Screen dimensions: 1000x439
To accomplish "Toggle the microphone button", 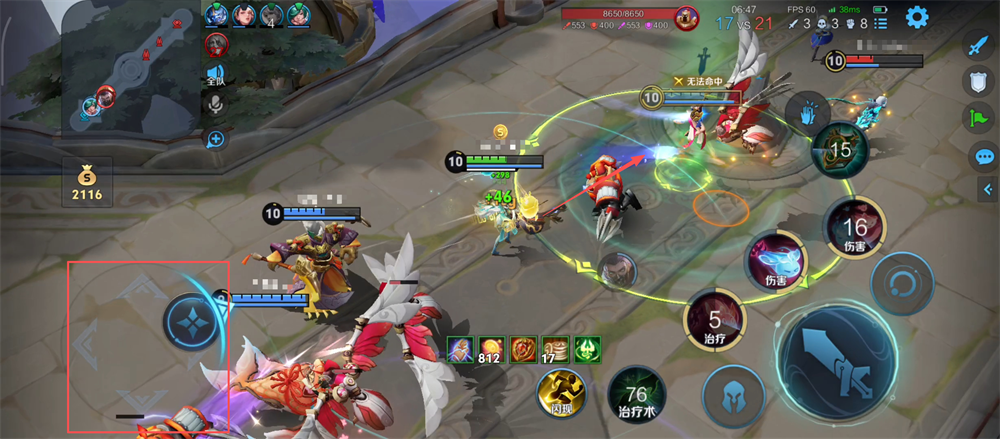I will tap(216, 105).
